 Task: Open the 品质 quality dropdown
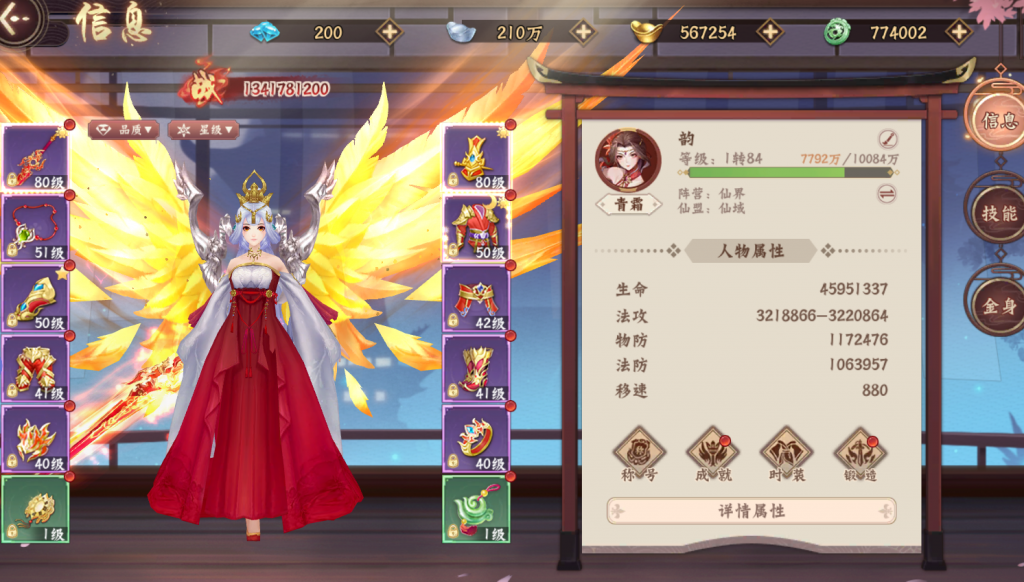click(124, 129)
